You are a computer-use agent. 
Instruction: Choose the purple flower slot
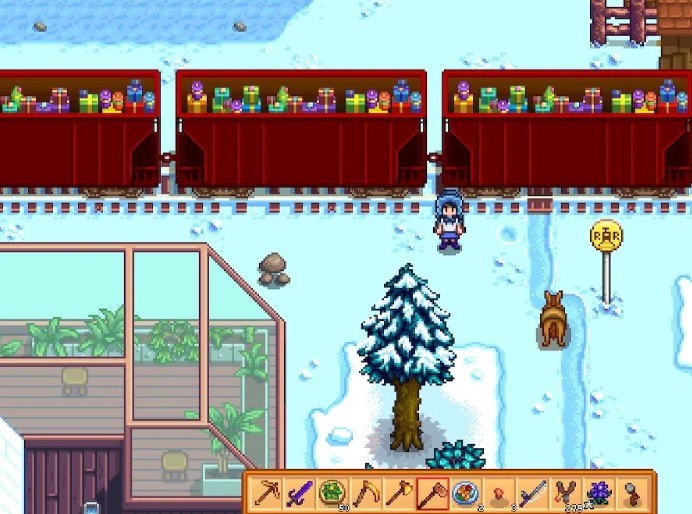click(x=598, y=492)
